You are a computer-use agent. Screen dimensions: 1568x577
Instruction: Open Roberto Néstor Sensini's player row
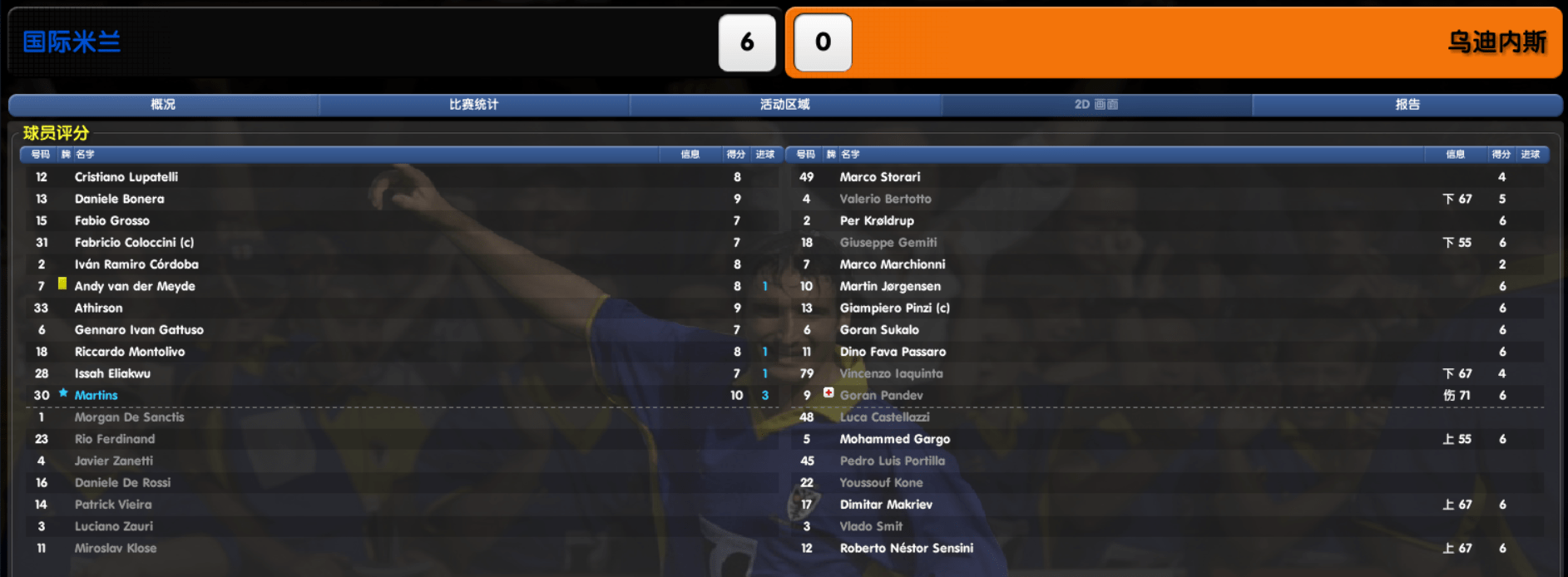906,549
